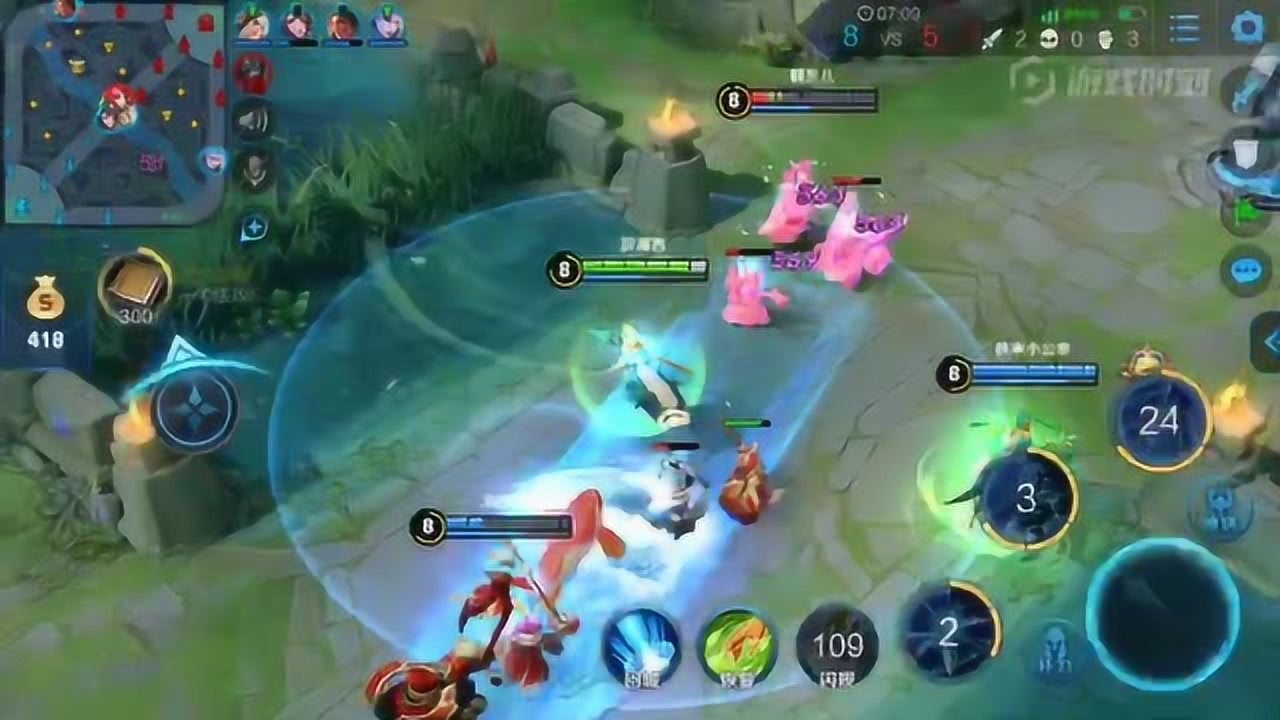This screenshot has height=720, width=1280.
Task: Open the battlefield minimap
Action: point(112,112)
